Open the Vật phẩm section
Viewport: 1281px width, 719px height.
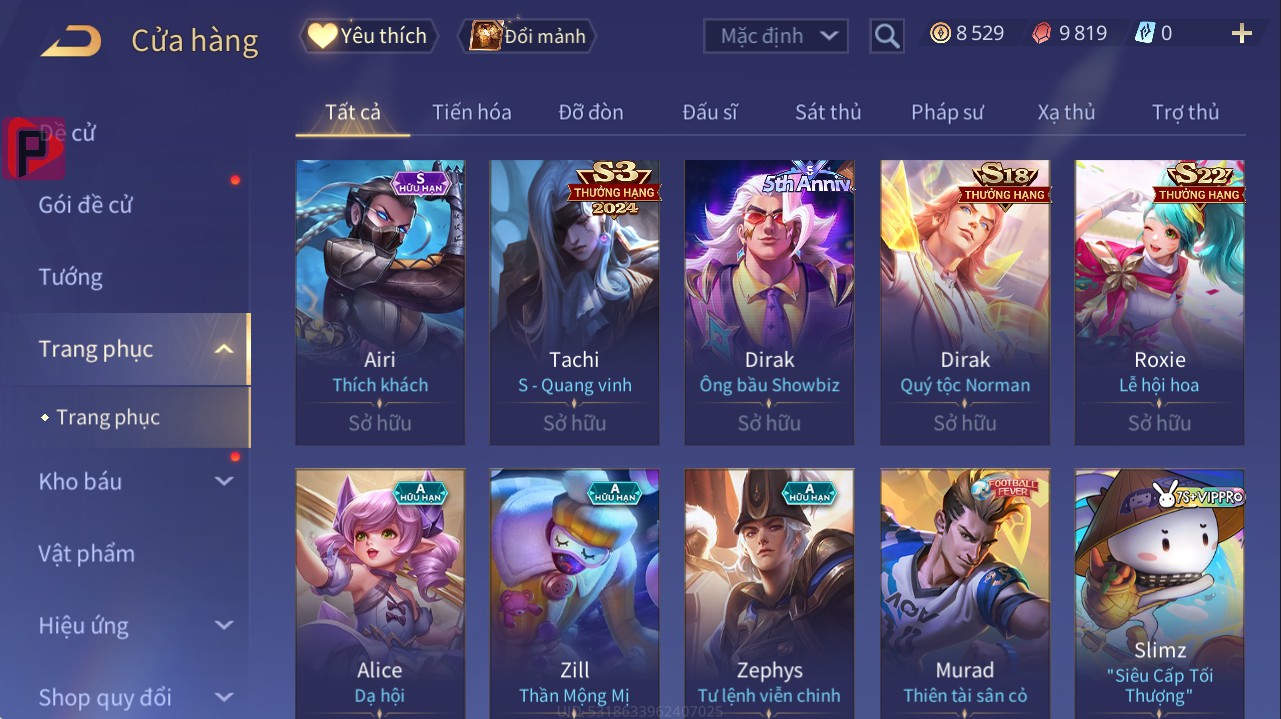pyautogui.click(x=86, y=553)
